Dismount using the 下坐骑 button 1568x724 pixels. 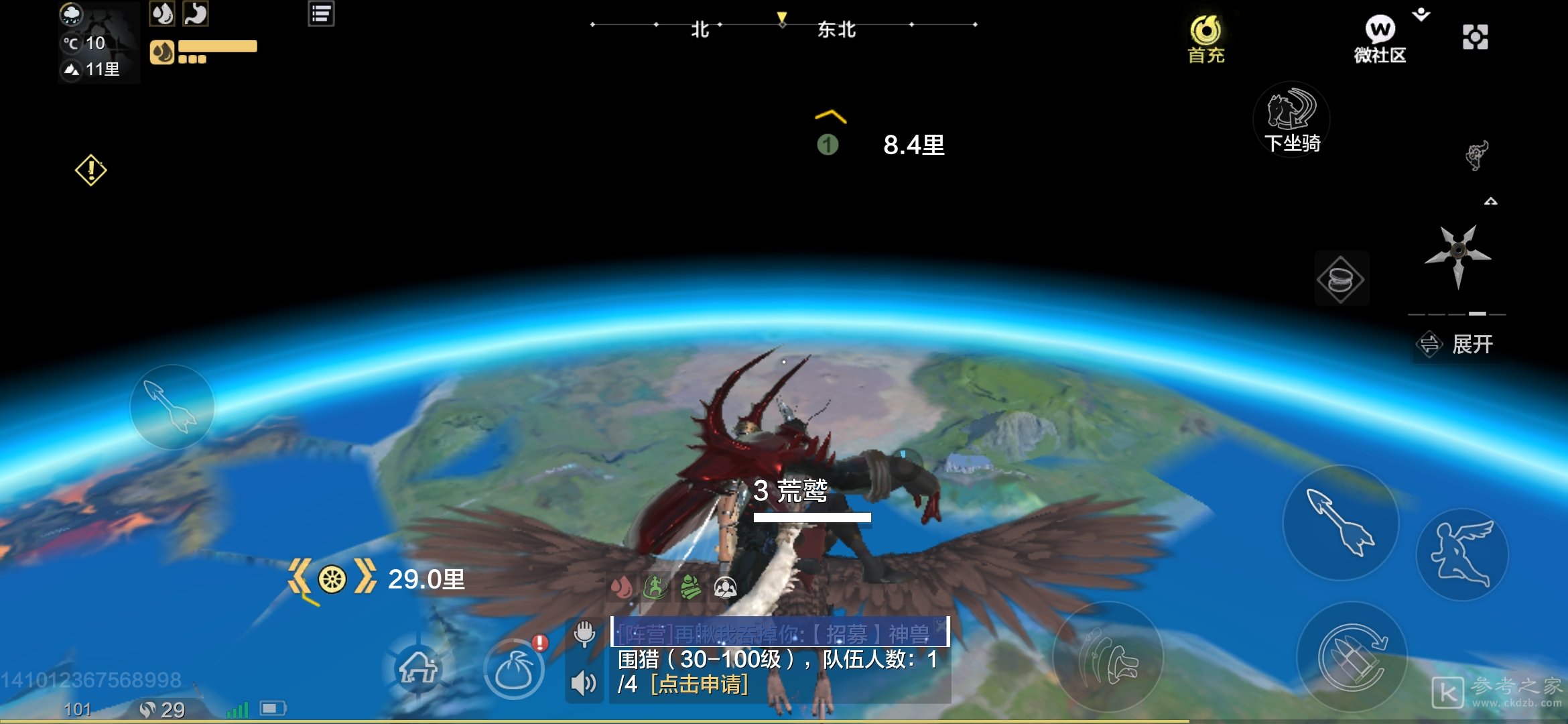click(x=1291, y=120)
